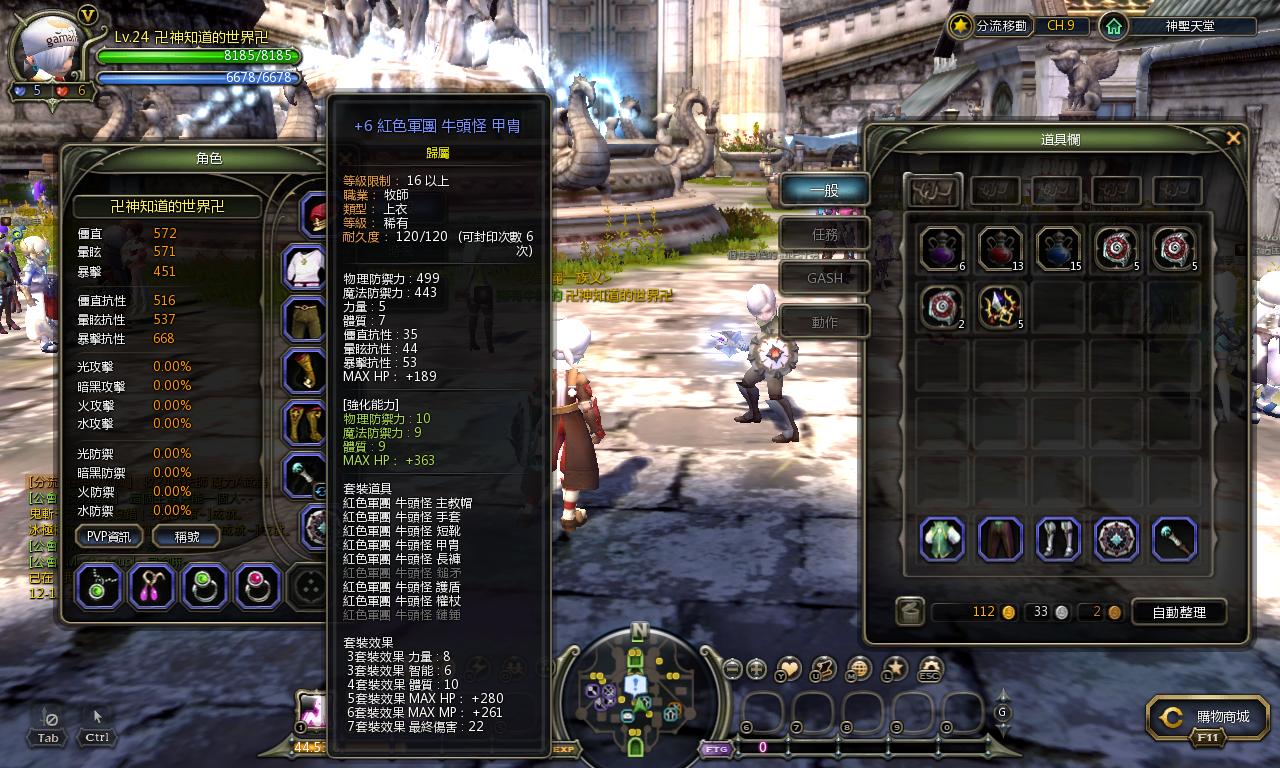This screenshot has width=1280, height=768.
Task: Switch to the 任務 inventory tab
Action: 825,234
